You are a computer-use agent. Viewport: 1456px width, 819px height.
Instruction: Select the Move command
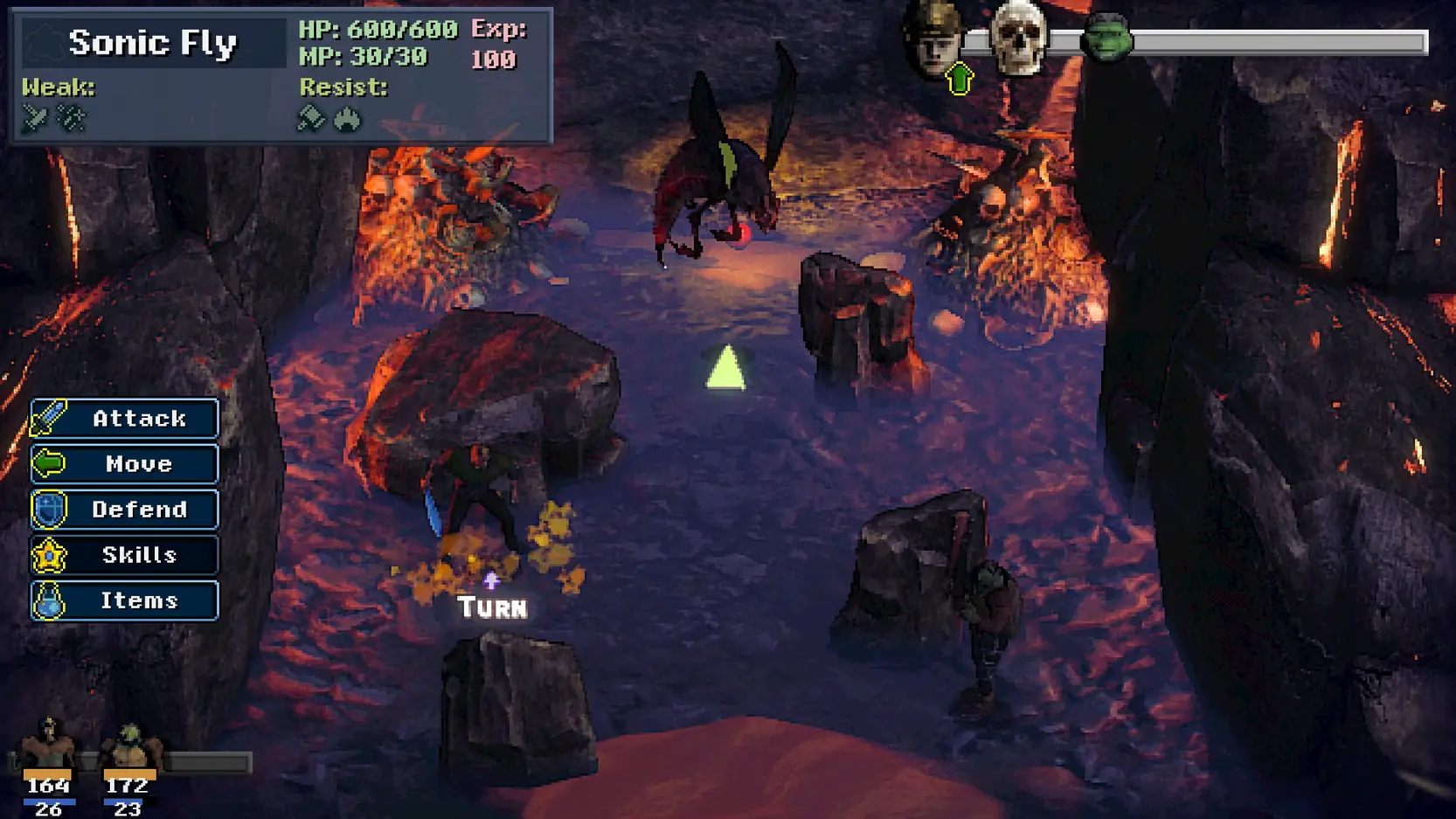tap(124, 464)
